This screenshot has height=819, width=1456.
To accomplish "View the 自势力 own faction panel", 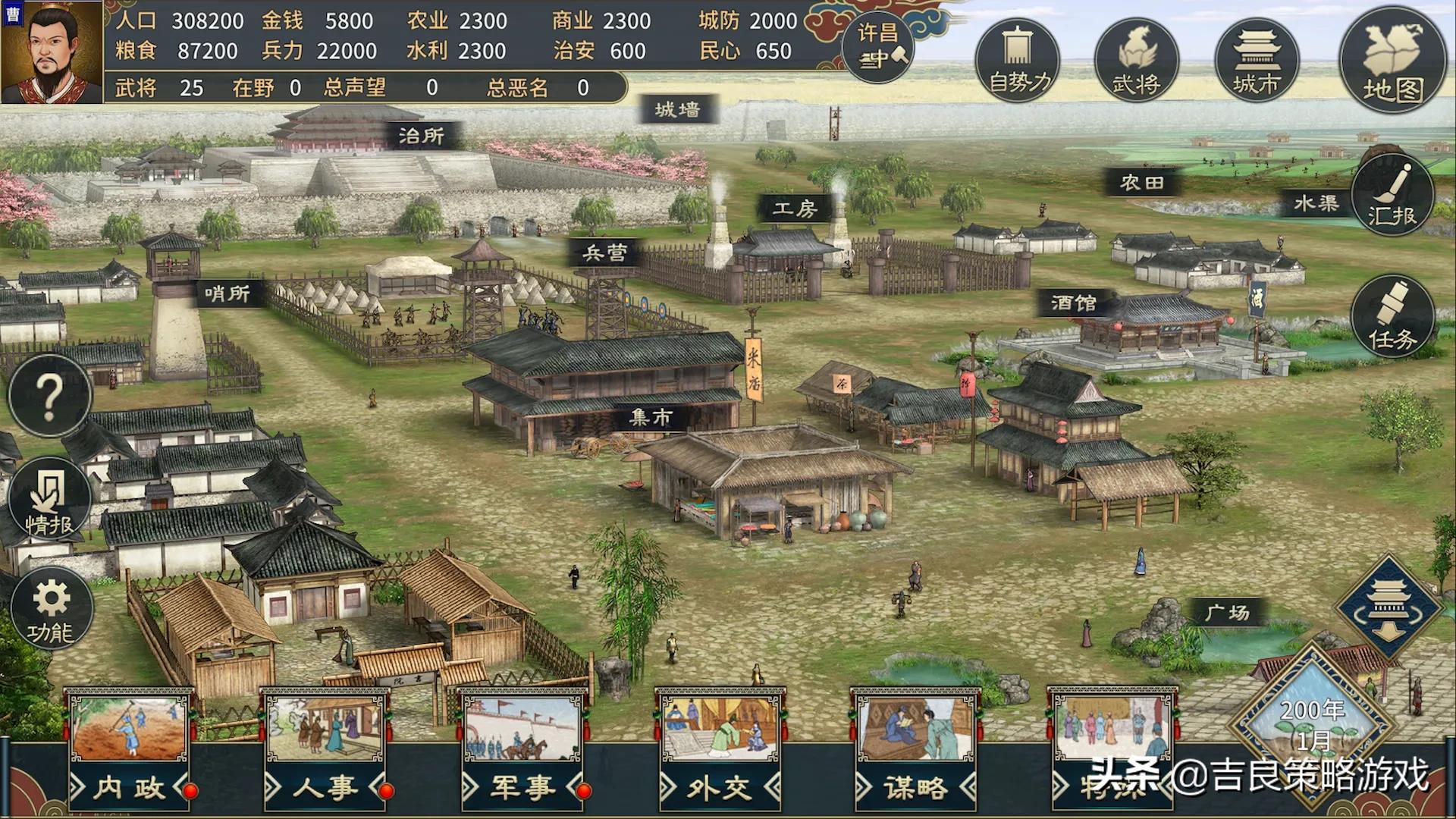I will [1018, 61].
